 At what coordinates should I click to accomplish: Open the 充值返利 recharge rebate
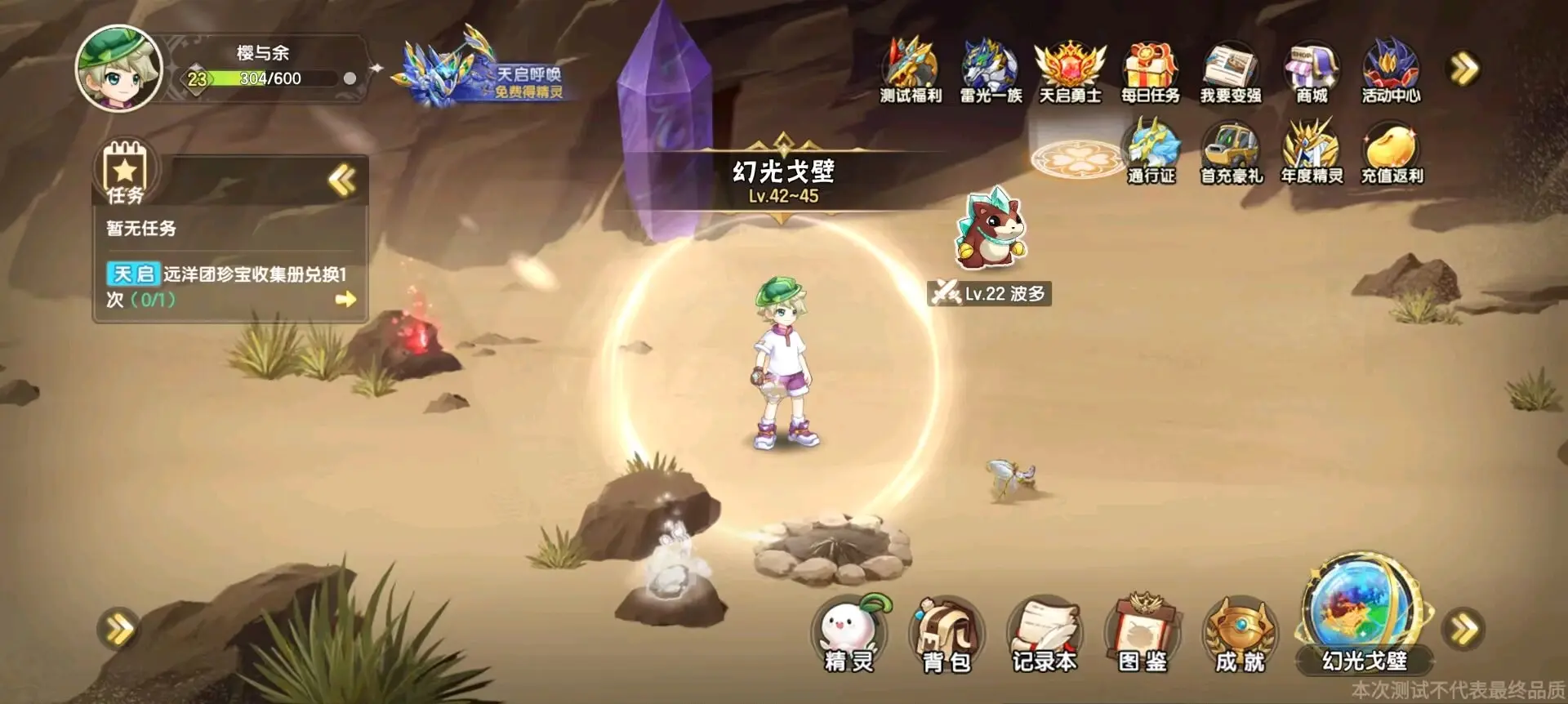tap(1391, 153)
